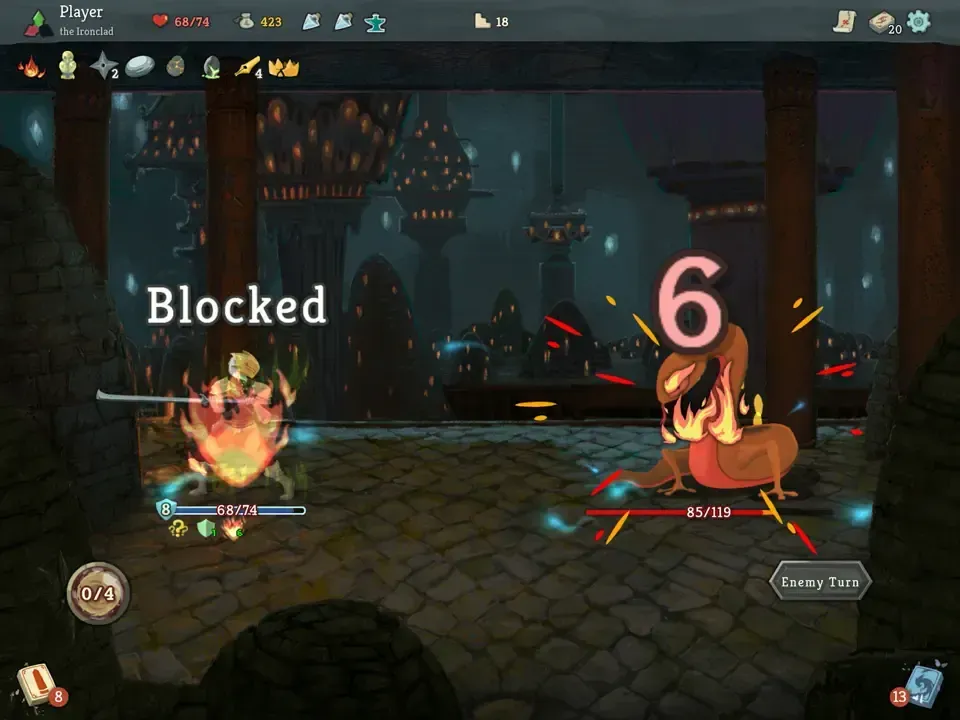The height and width of the screenshot is (720, 960).
Task: Open the dungeon map scroll
Action: click(x=845, y=21)
